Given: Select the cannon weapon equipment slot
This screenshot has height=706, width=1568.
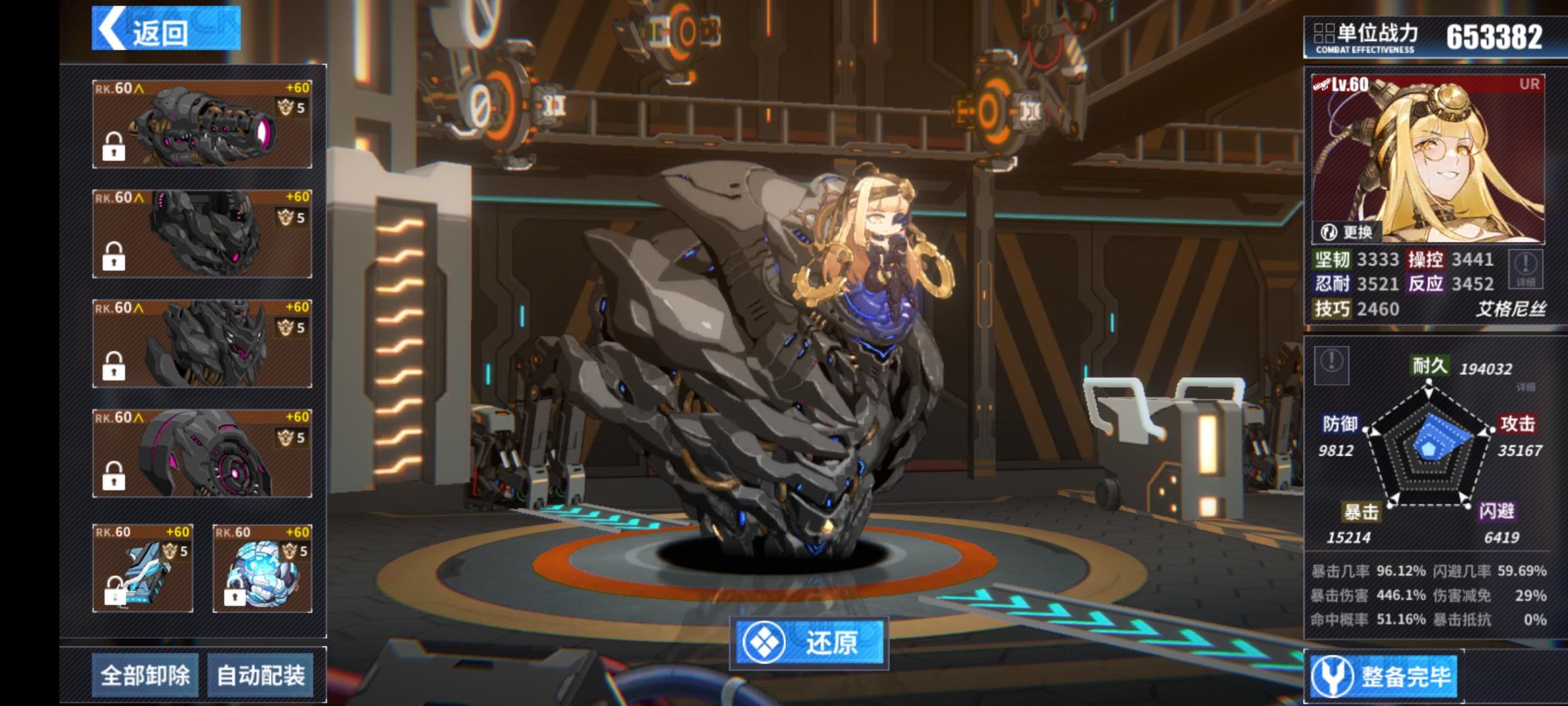Looking at the screenshot, I should pyautogui.click(x=202, y=124).
